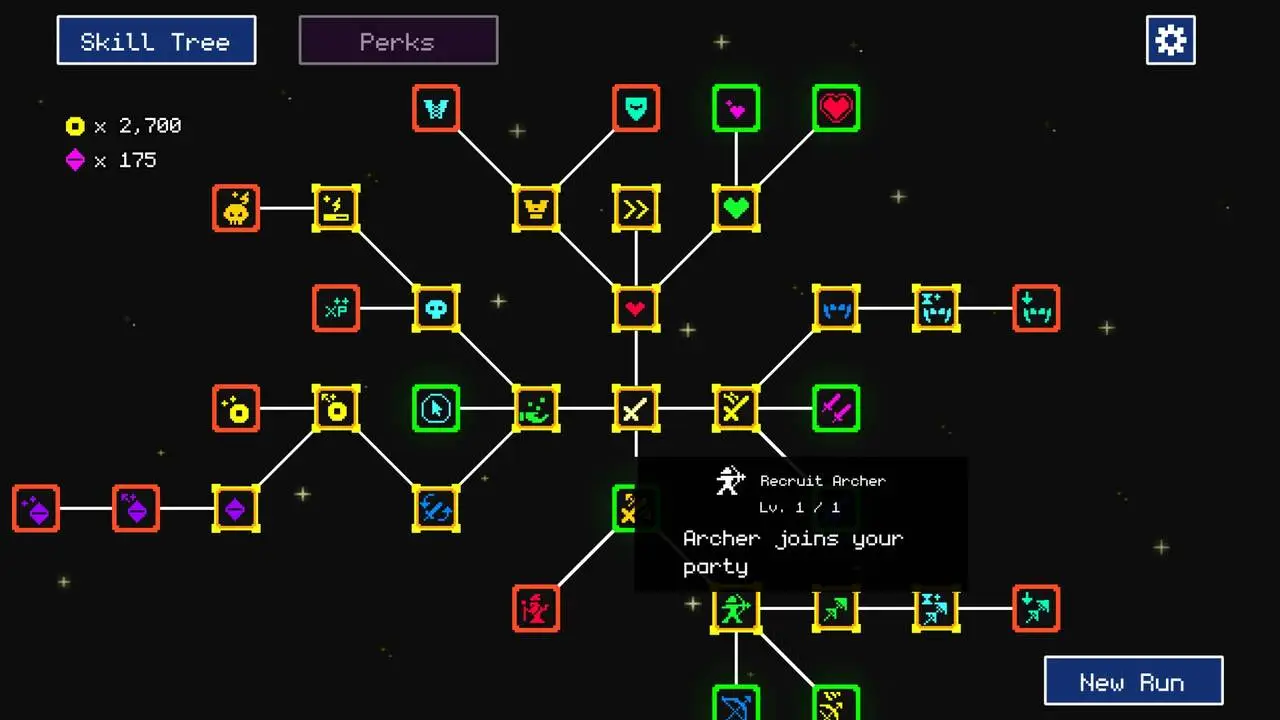
Task: Select the green pink-swords dual wield node
Action: 836,408
